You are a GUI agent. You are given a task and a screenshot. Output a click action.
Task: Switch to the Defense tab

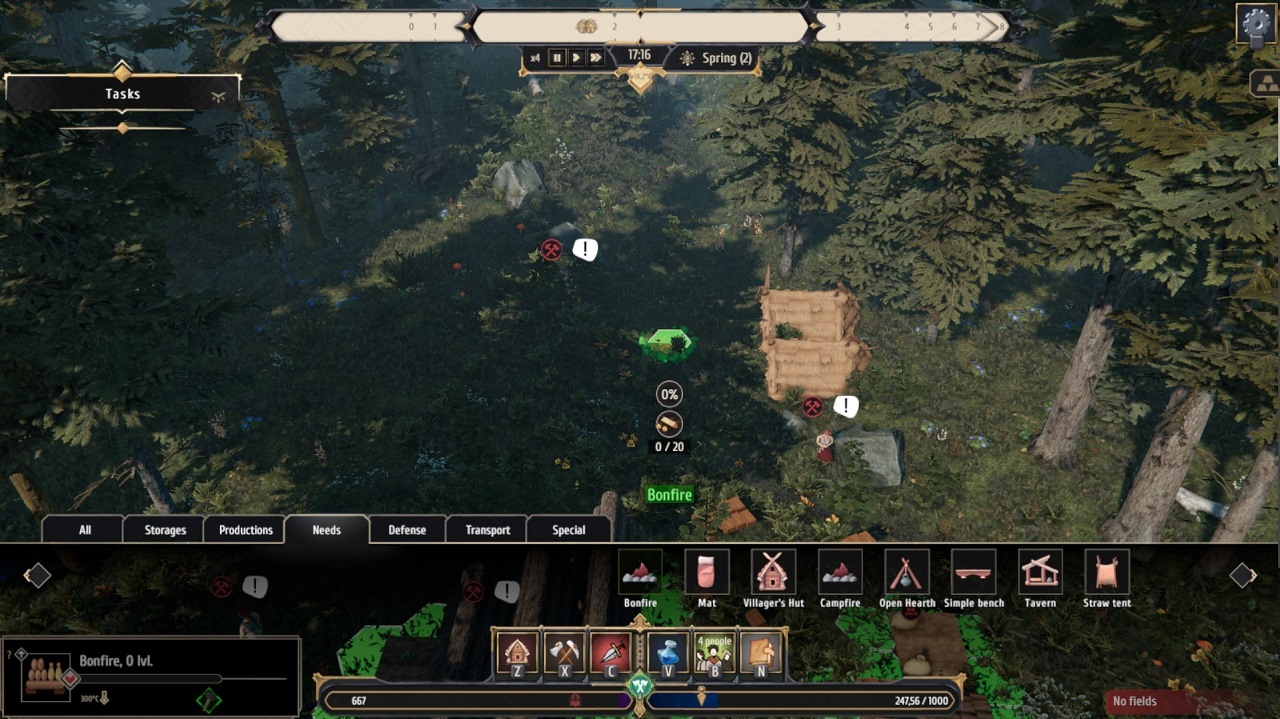[407, 530]
